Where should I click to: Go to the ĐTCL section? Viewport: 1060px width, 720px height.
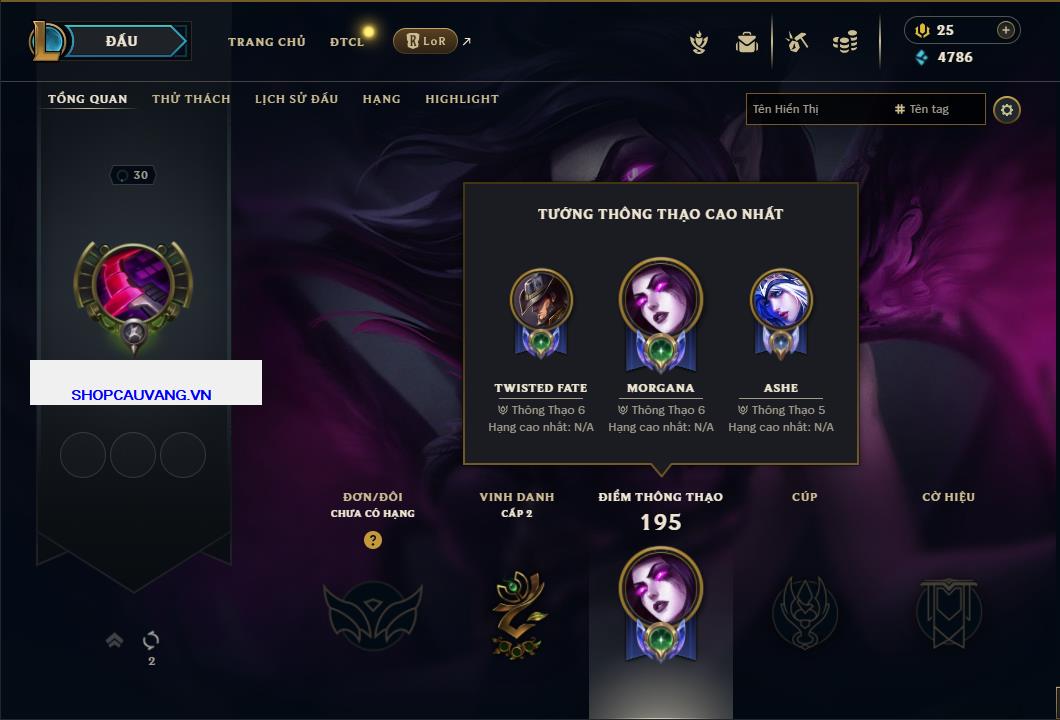(x=347, y=42)
